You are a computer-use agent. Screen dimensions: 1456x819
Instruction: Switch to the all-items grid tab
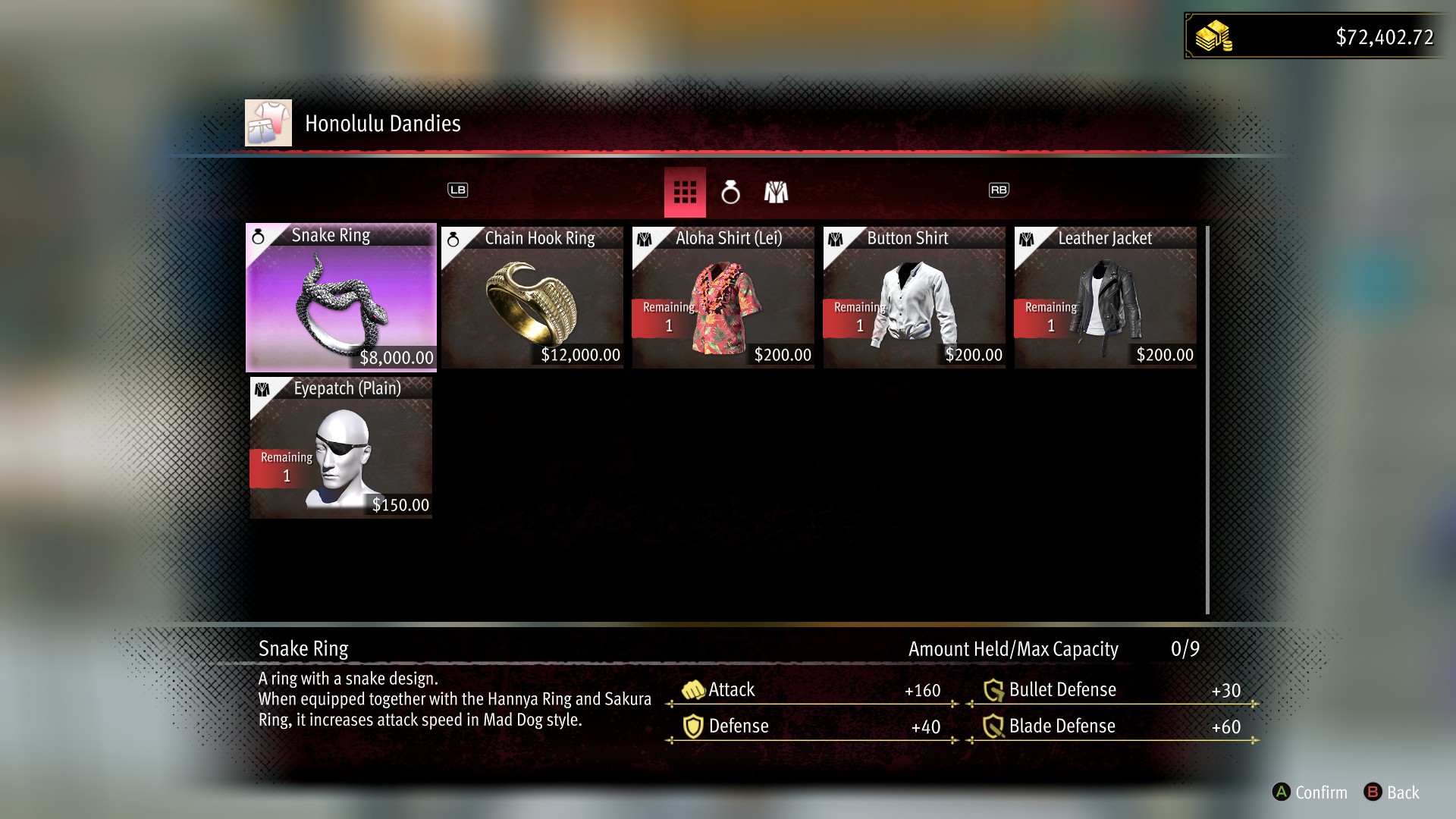pos(685,193)
